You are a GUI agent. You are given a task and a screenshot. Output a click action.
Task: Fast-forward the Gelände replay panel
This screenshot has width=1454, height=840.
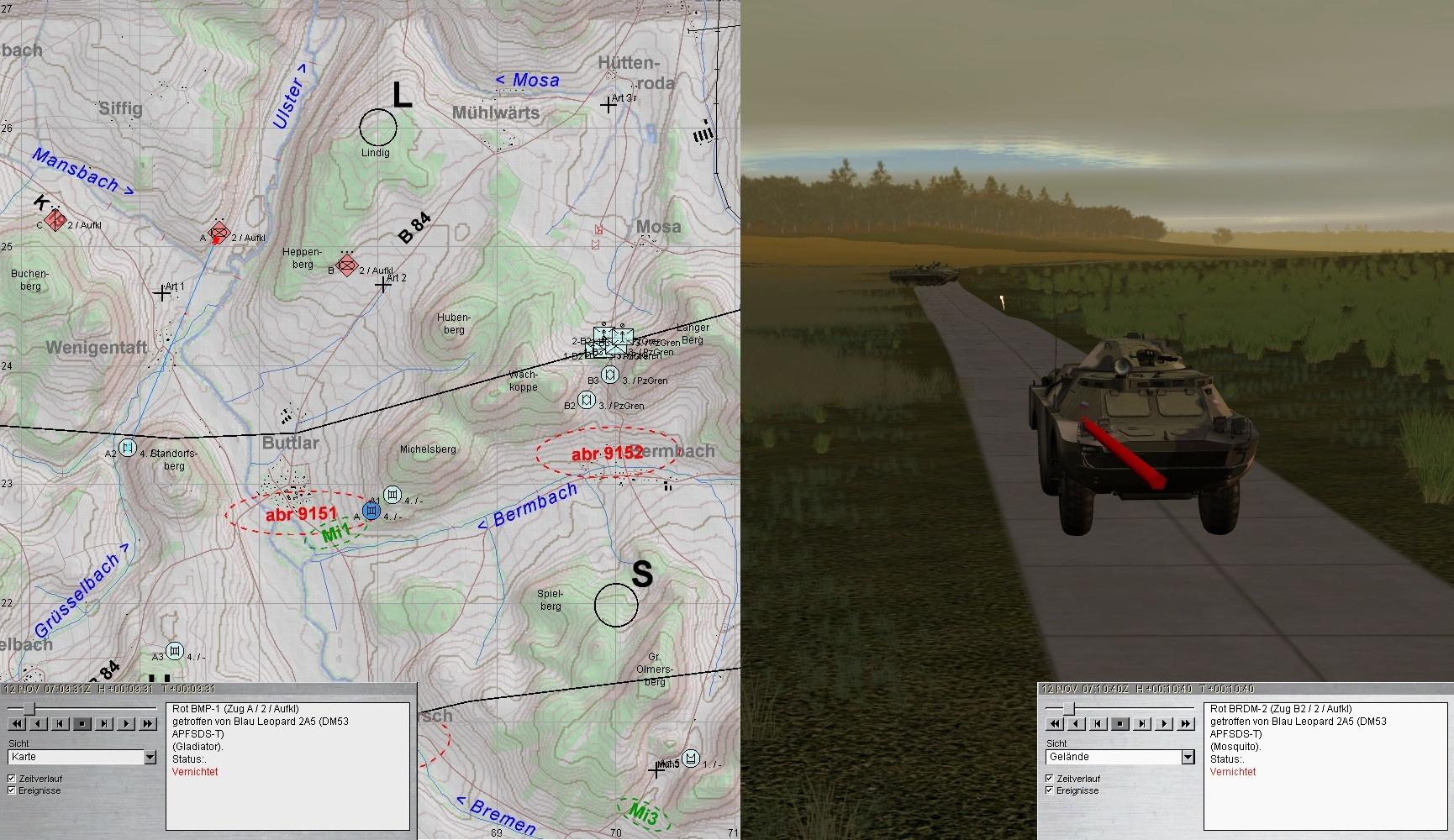[1186, 723]
